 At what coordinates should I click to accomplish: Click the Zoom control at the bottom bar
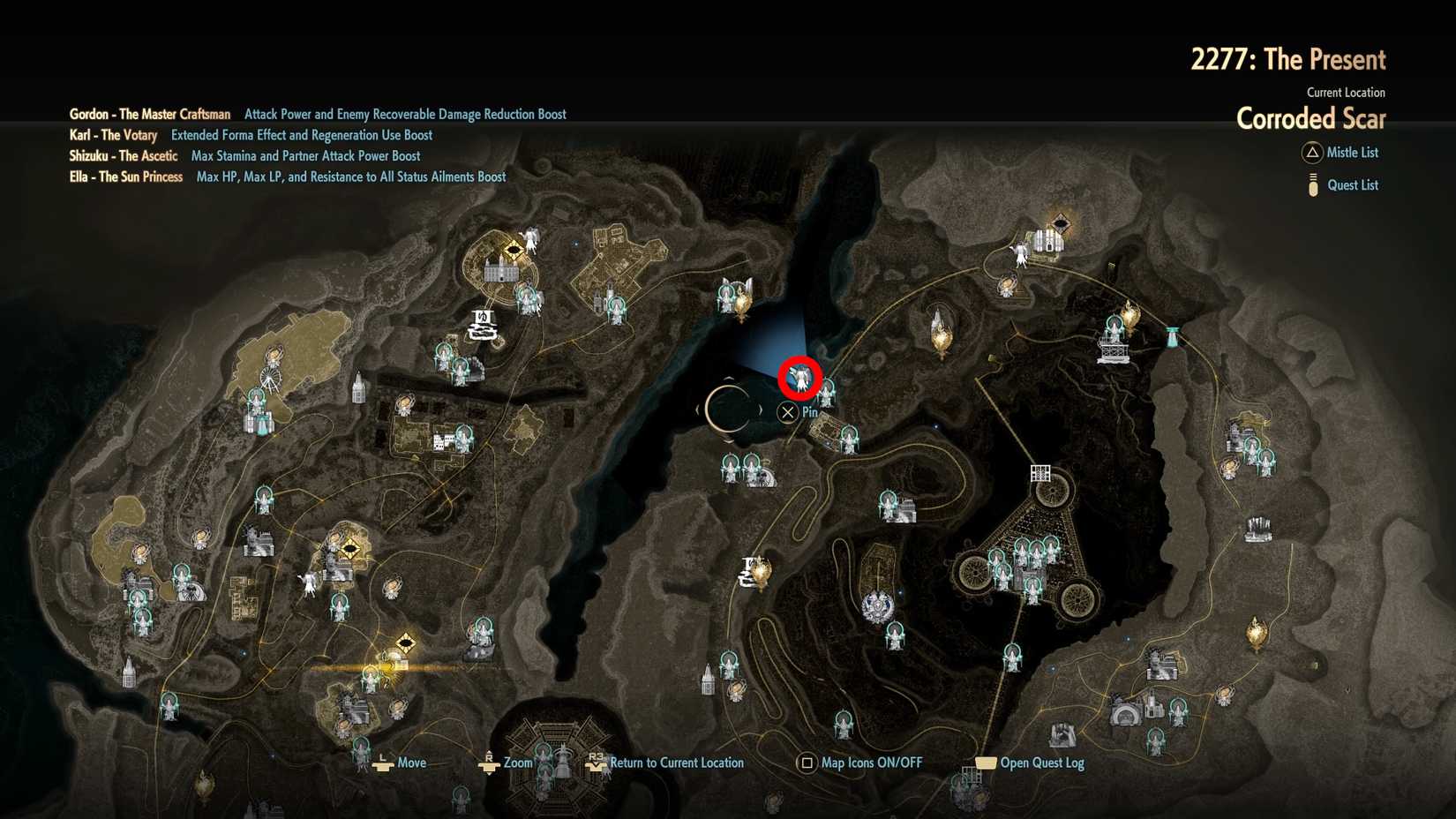[x=520, y=762]
